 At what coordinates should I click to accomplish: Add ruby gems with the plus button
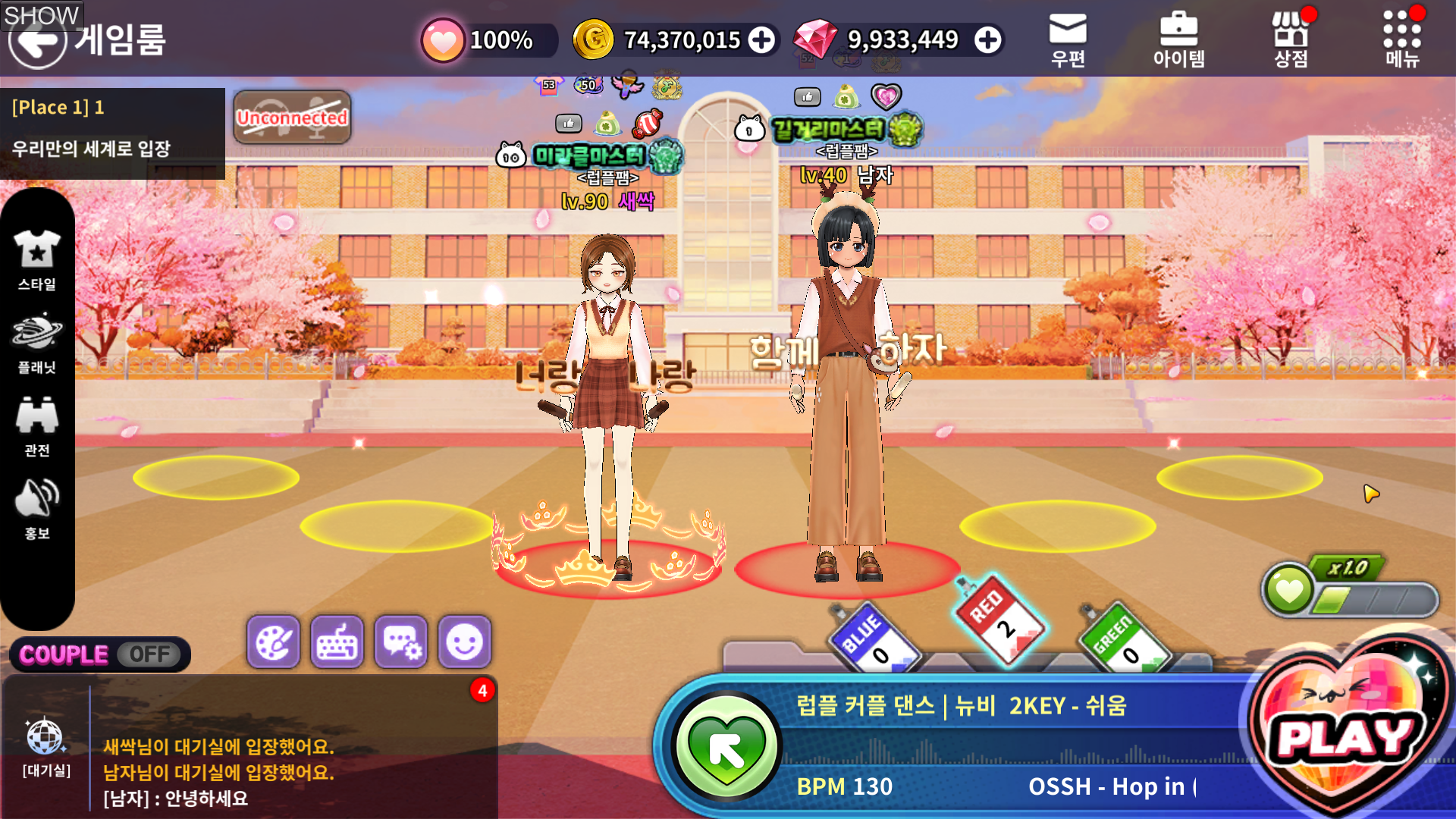pos(987,40)
